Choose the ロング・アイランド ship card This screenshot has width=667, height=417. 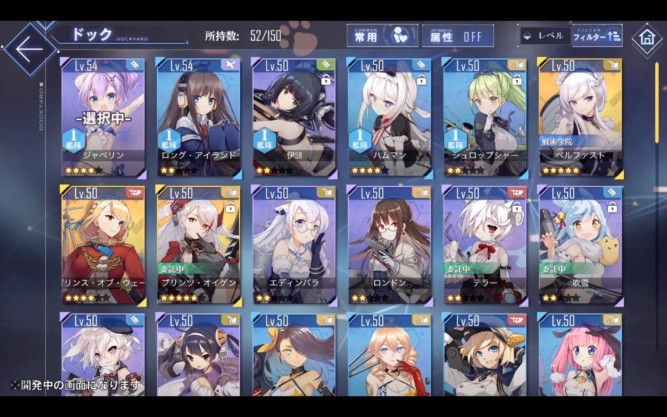pyautogui.click(x=198, y=116)
